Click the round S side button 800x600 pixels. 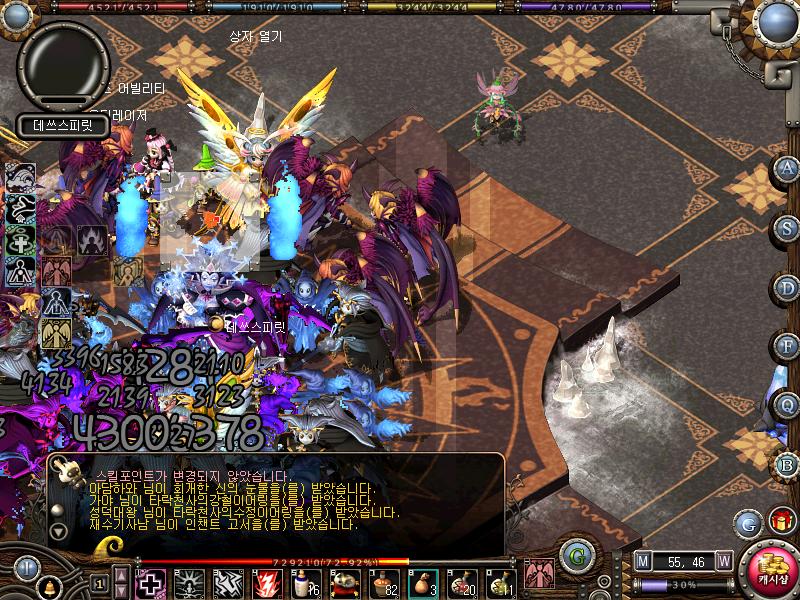[x=787, y=227]
